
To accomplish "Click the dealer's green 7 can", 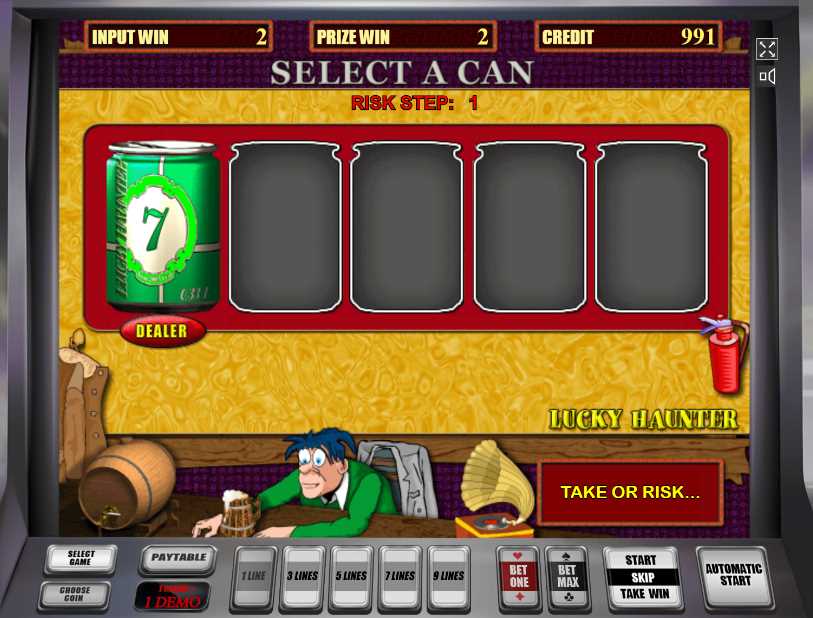I will (x=161, y=226).
